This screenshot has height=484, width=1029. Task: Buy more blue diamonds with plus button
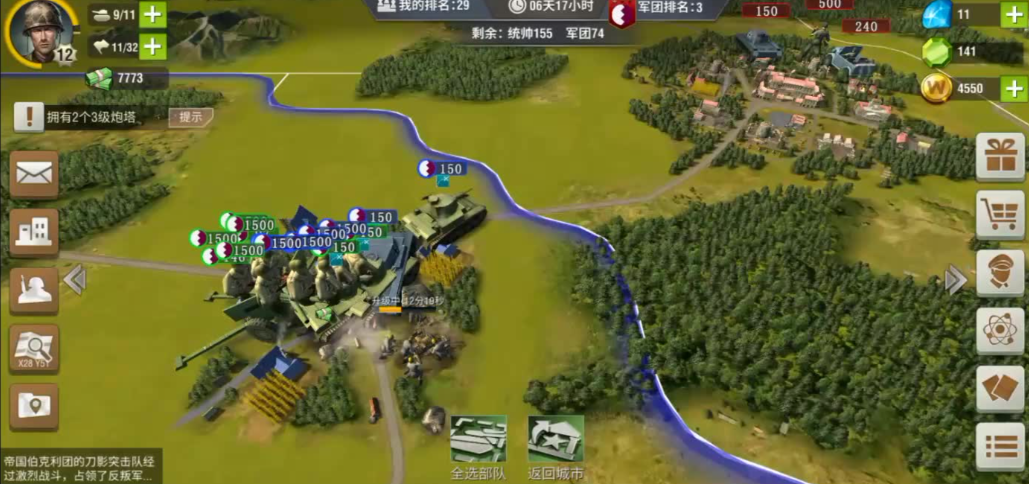[1013, 14]
